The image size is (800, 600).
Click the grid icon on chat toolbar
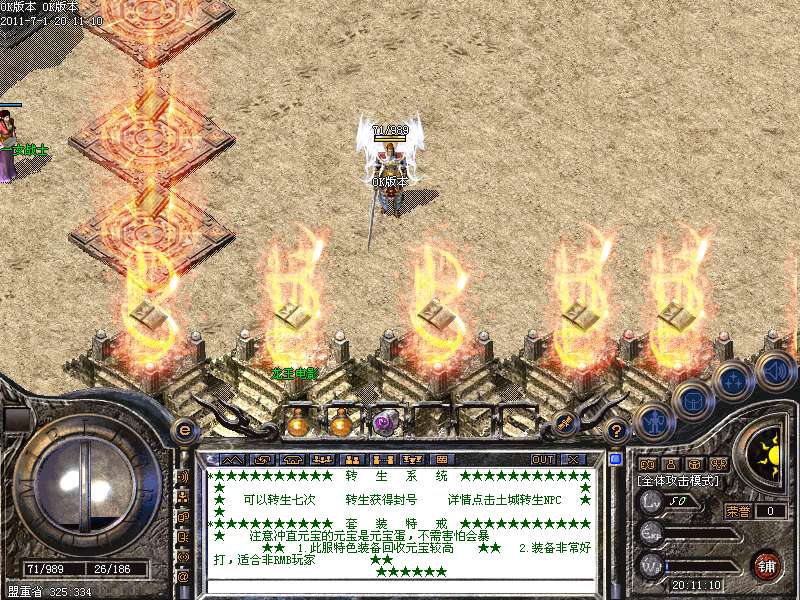click(443, 459)
